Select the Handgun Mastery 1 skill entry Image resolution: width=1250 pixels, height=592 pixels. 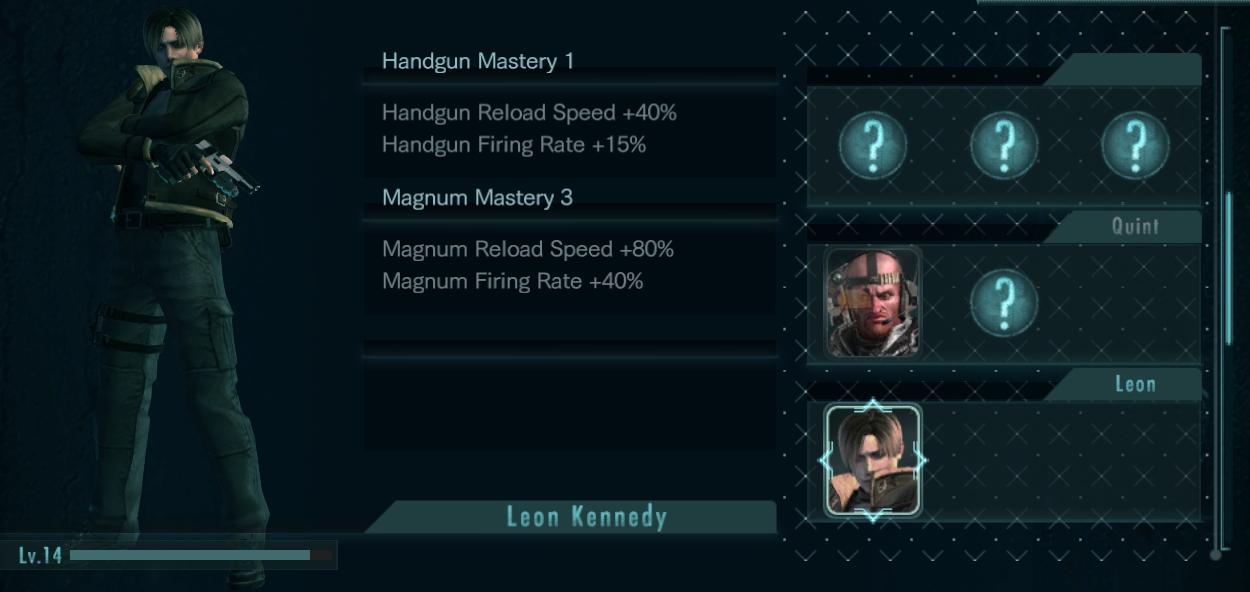(x=478, y=62)
